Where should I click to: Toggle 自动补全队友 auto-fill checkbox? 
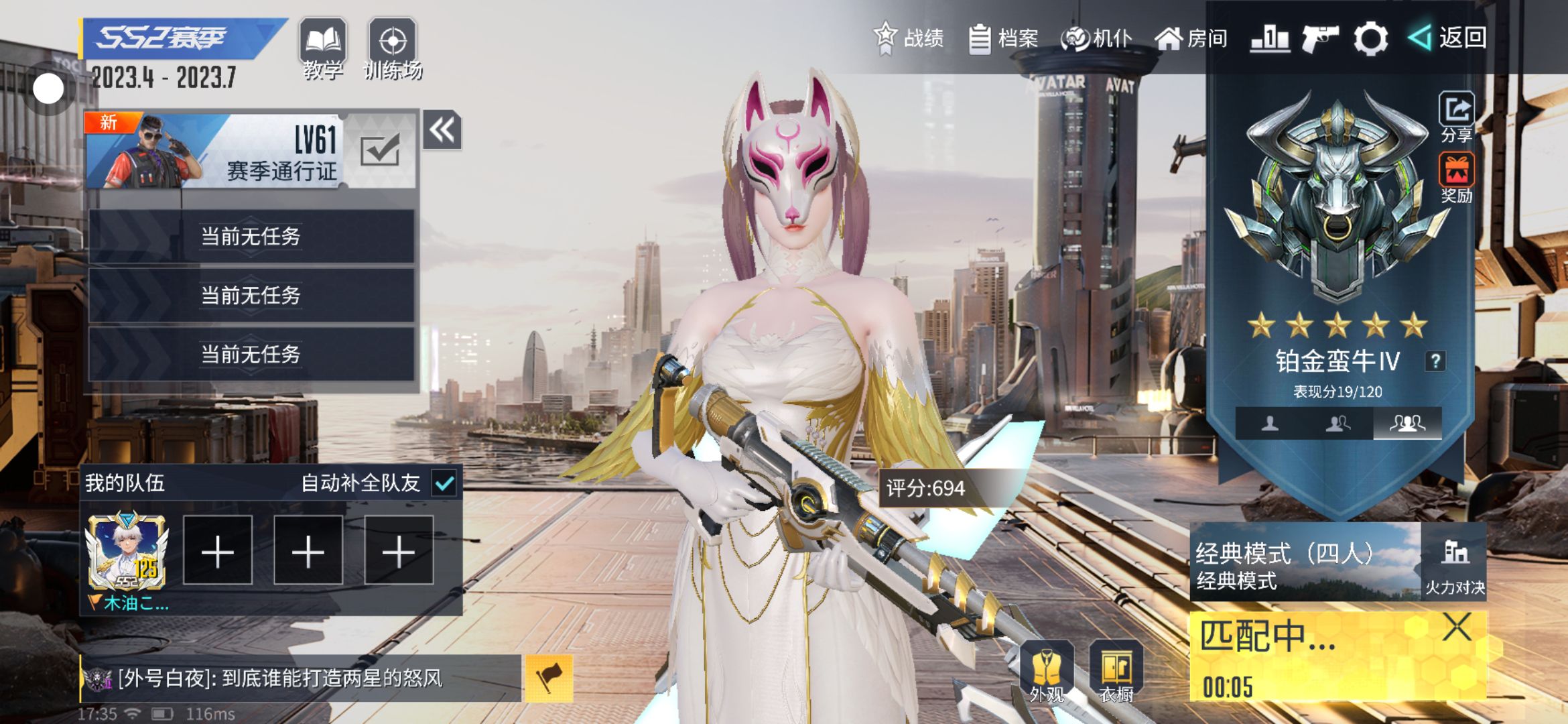coord(444,483)
